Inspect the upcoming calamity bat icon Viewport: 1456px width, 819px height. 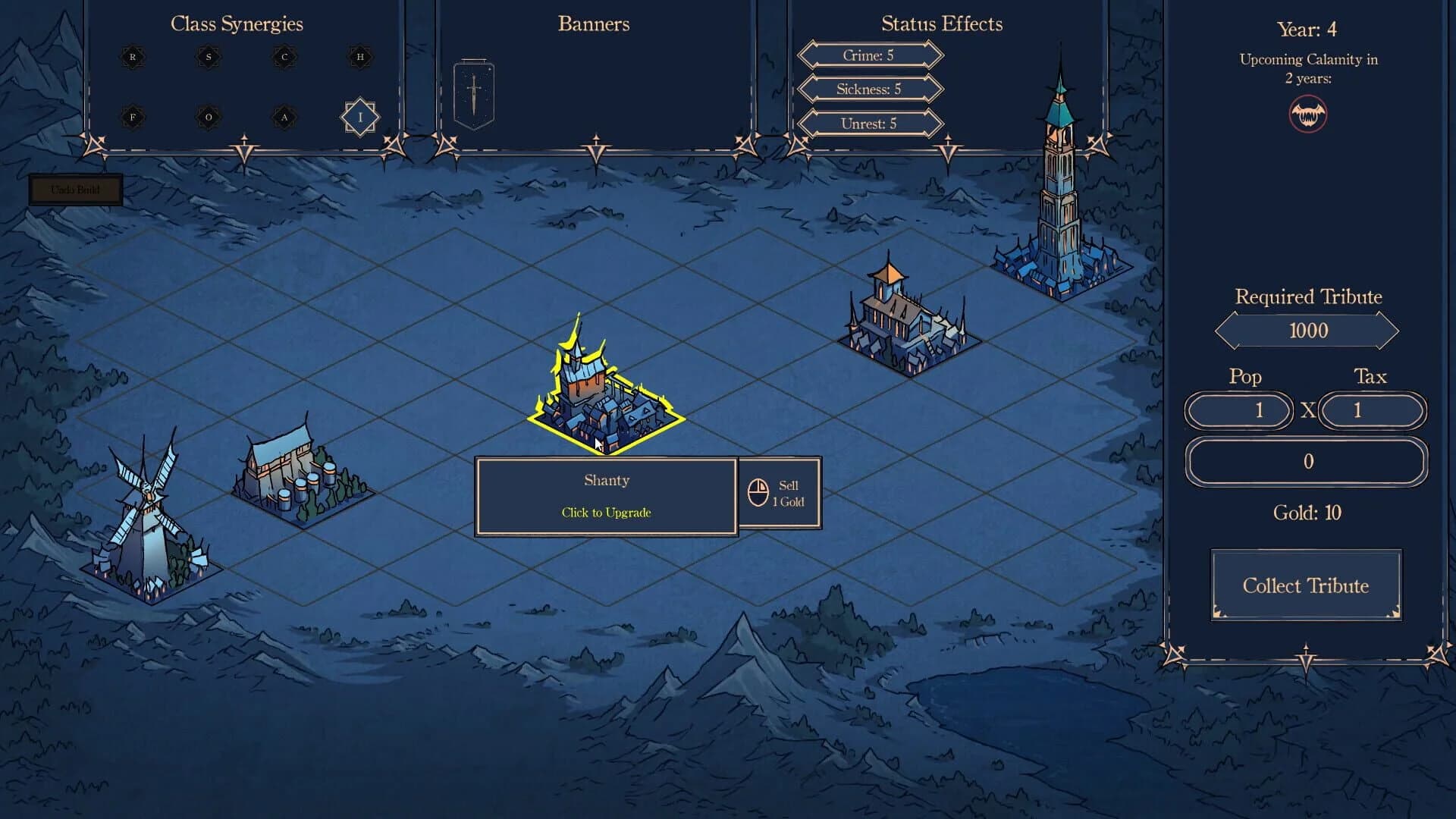1307,115
